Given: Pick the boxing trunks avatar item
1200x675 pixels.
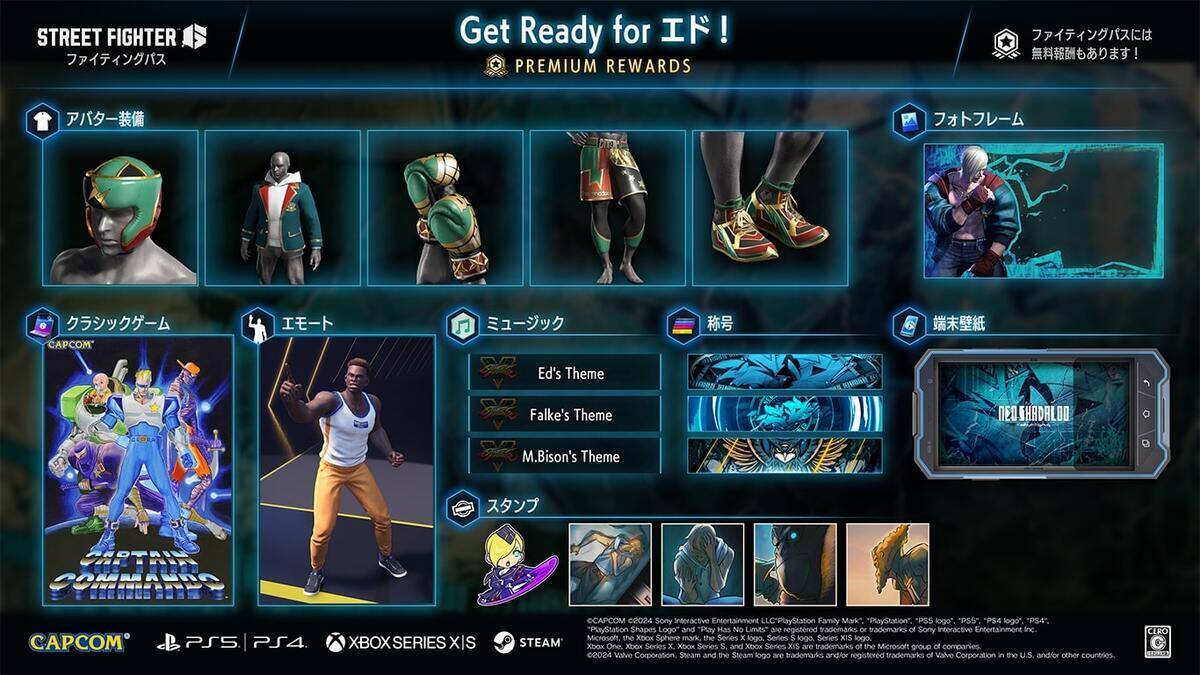Looking at the screenshot, I should click(x=607, y=208).
